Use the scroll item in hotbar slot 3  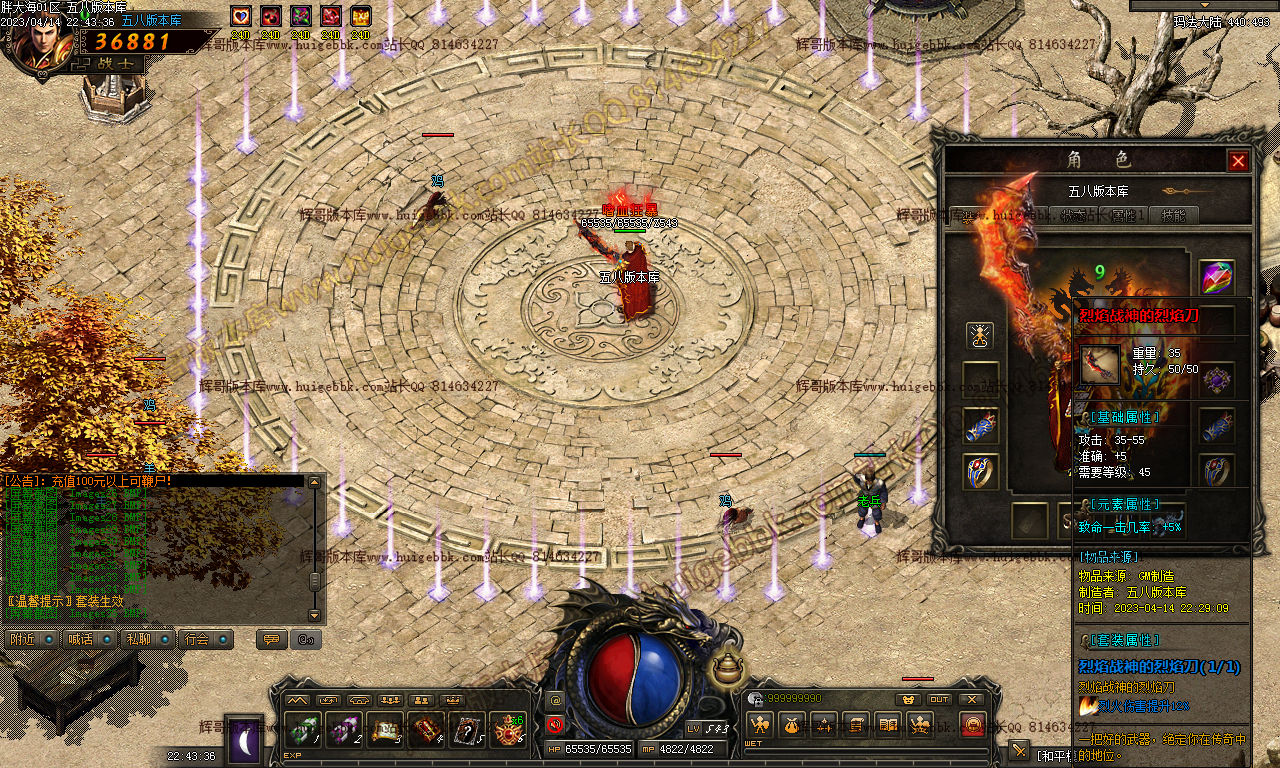tap(384, 730)
